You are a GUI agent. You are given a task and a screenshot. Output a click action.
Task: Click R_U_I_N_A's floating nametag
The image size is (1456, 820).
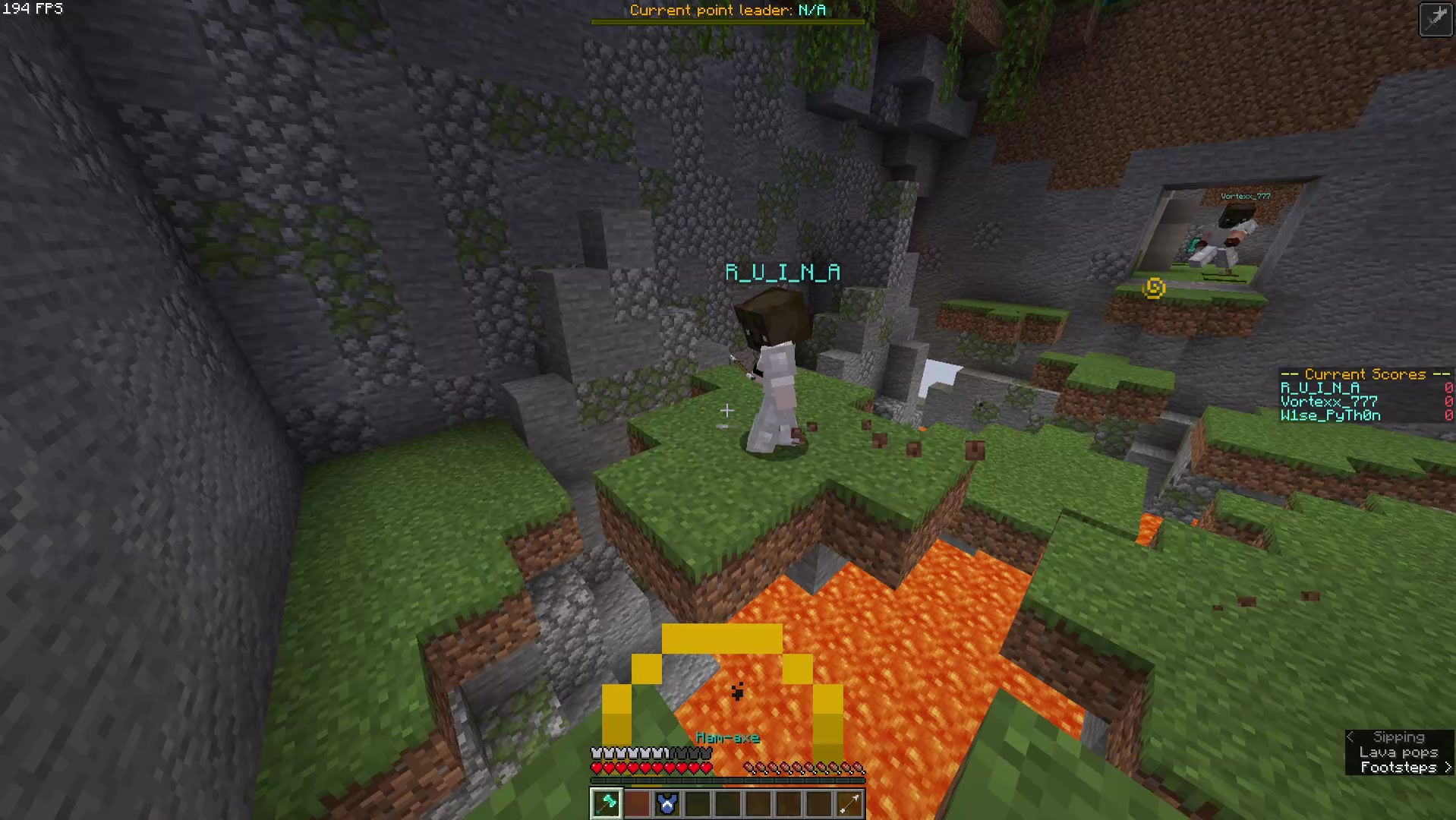pyautogui.click(x=783, y=273)
